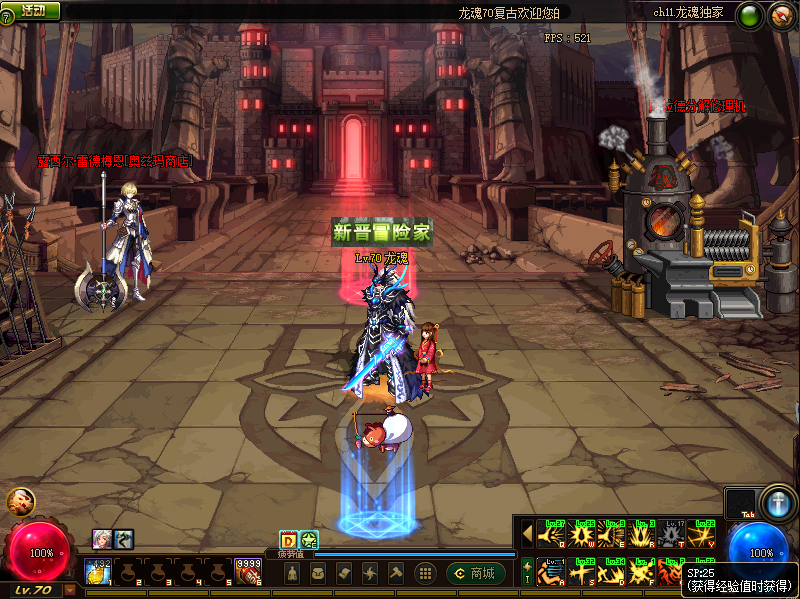Click the green orb button at top right
The width and height of the screenshot is (800, 599).
[749, 15]
